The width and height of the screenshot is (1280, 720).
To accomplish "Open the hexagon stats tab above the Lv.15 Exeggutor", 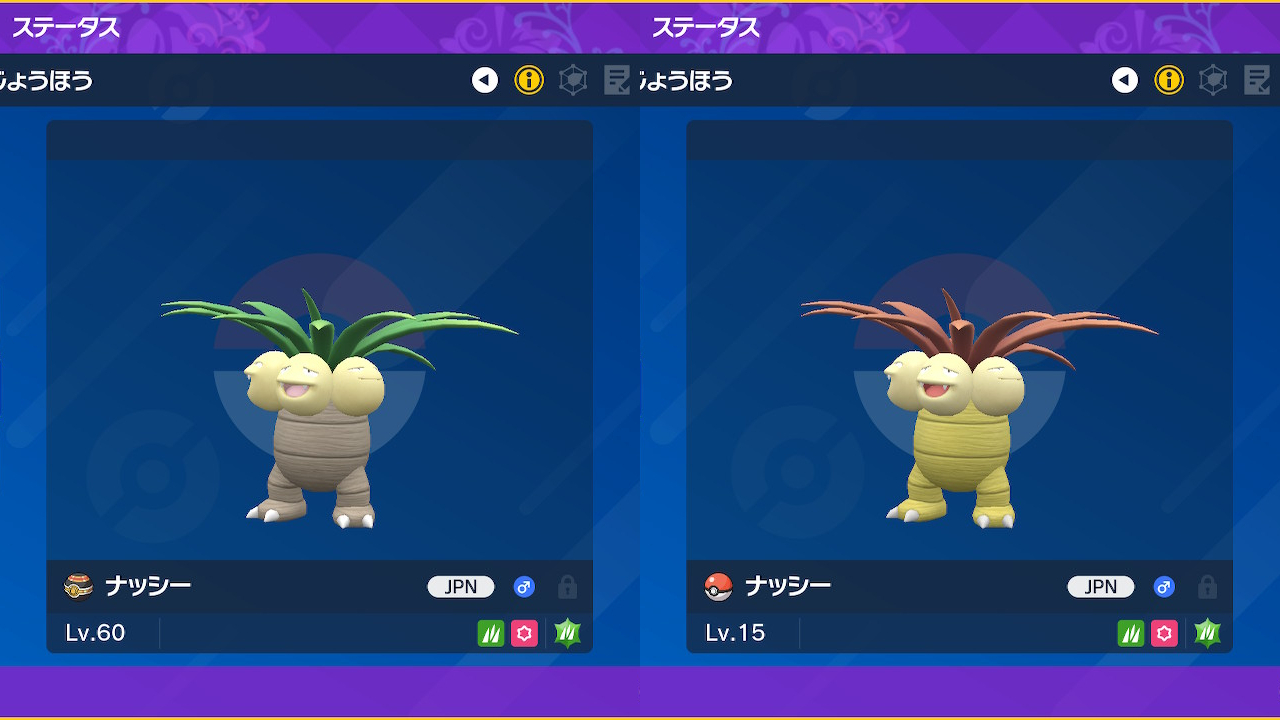I will (1213, 80).
